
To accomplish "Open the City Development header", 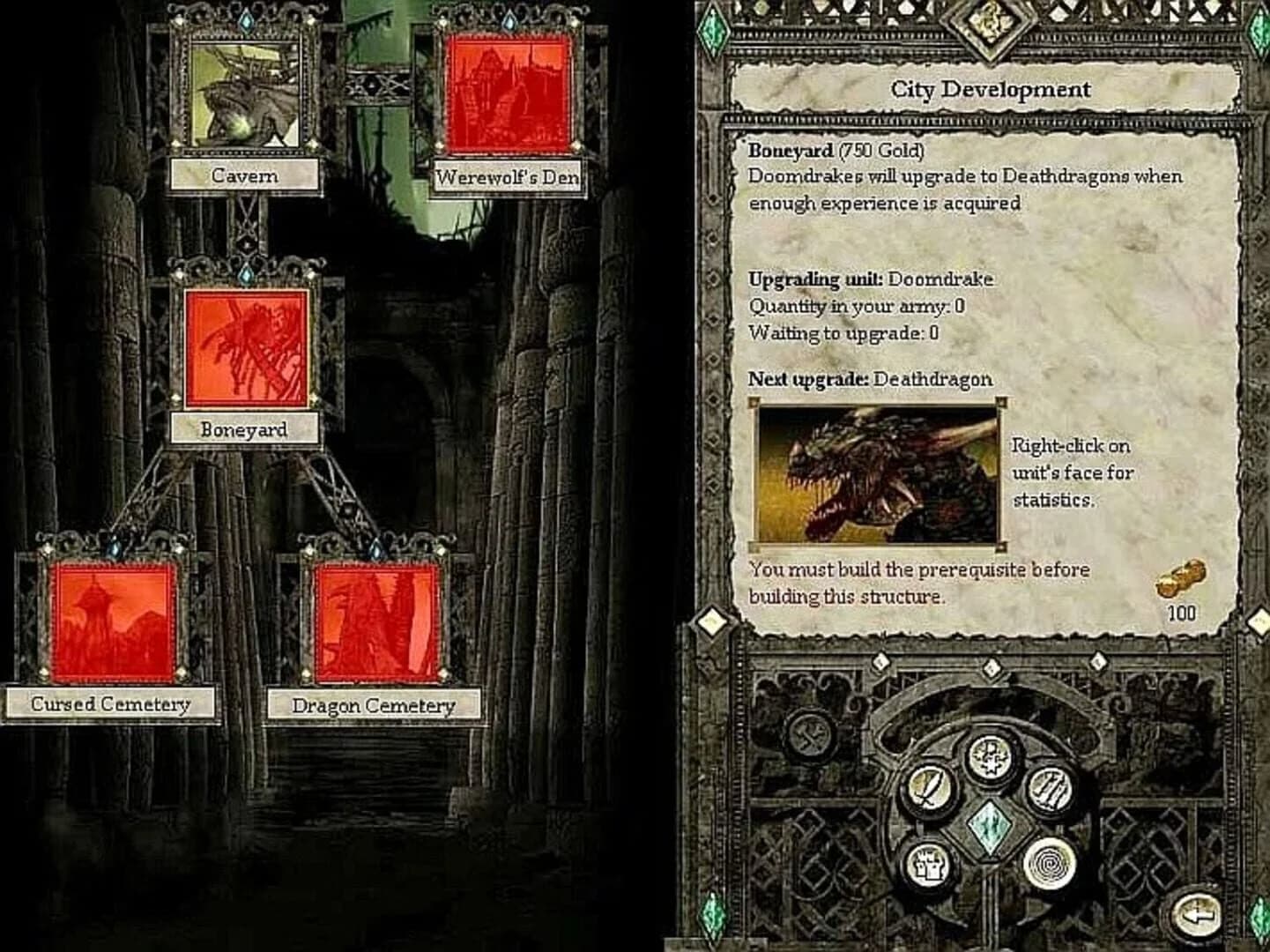I will point(990,88).
